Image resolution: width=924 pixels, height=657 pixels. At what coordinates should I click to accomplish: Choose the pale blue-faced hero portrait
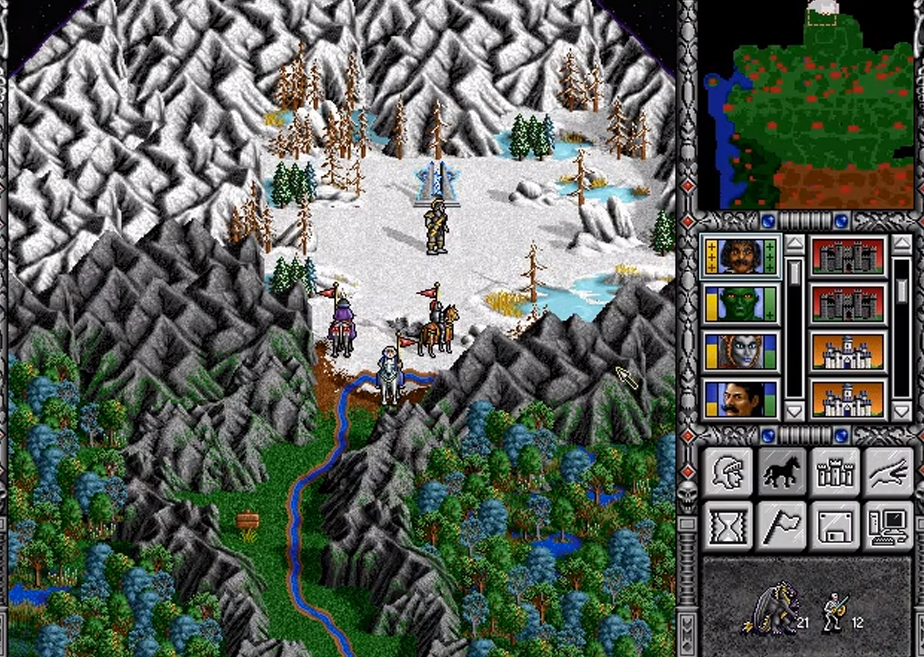coord(740,352)
